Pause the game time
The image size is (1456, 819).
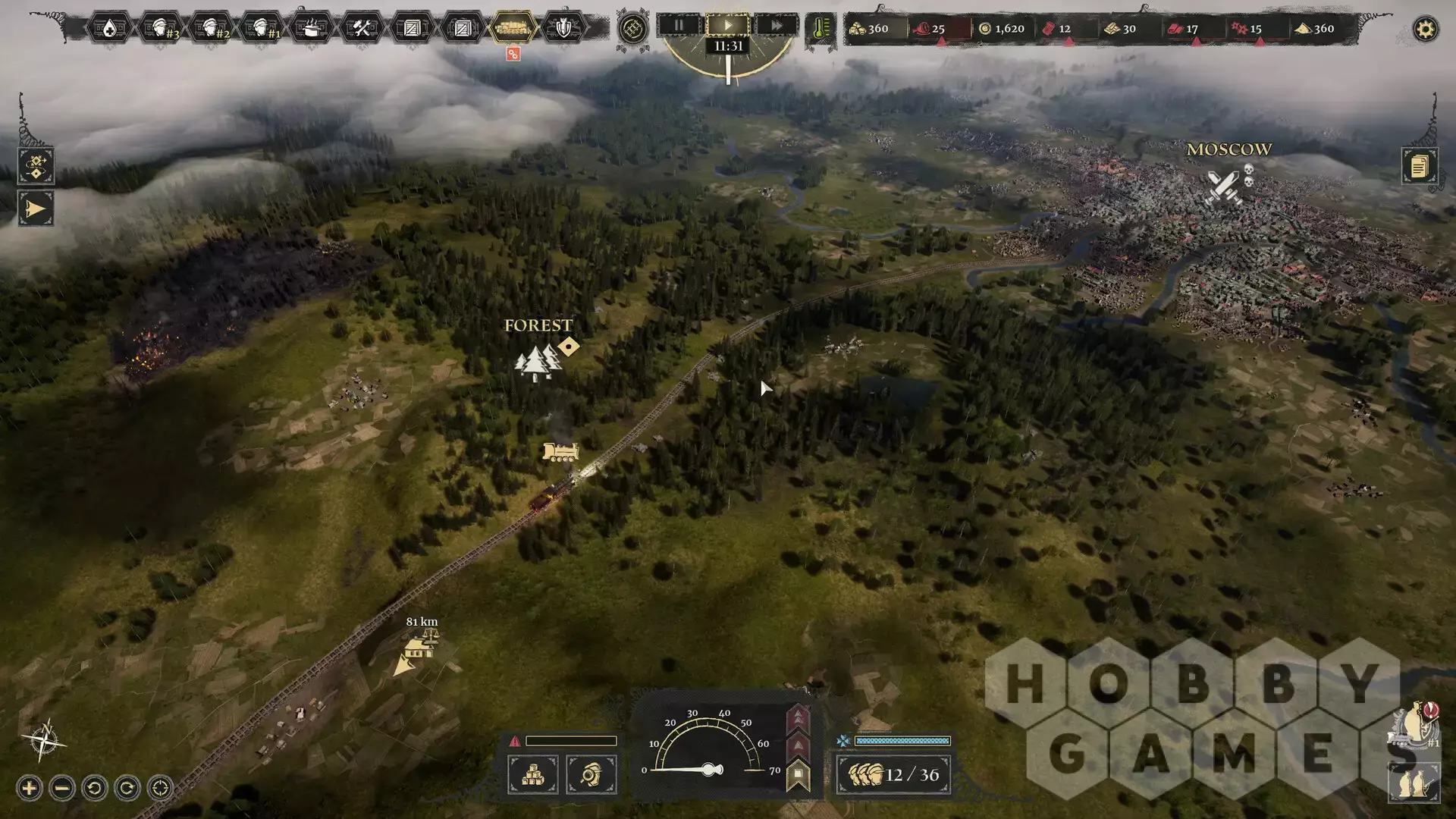tap(679, 25)
